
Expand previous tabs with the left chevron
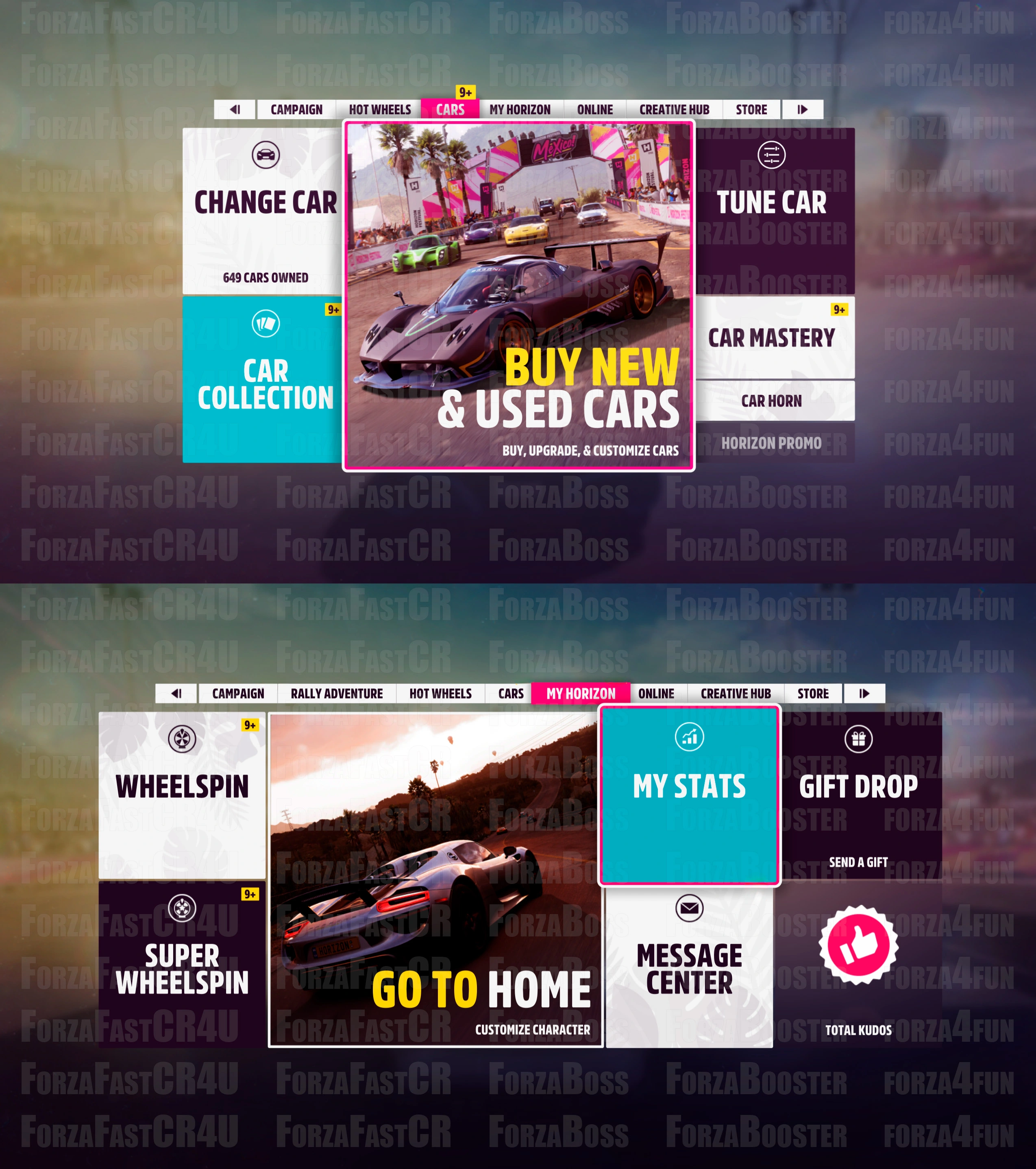pyautogui.click(x=235, y=110)
